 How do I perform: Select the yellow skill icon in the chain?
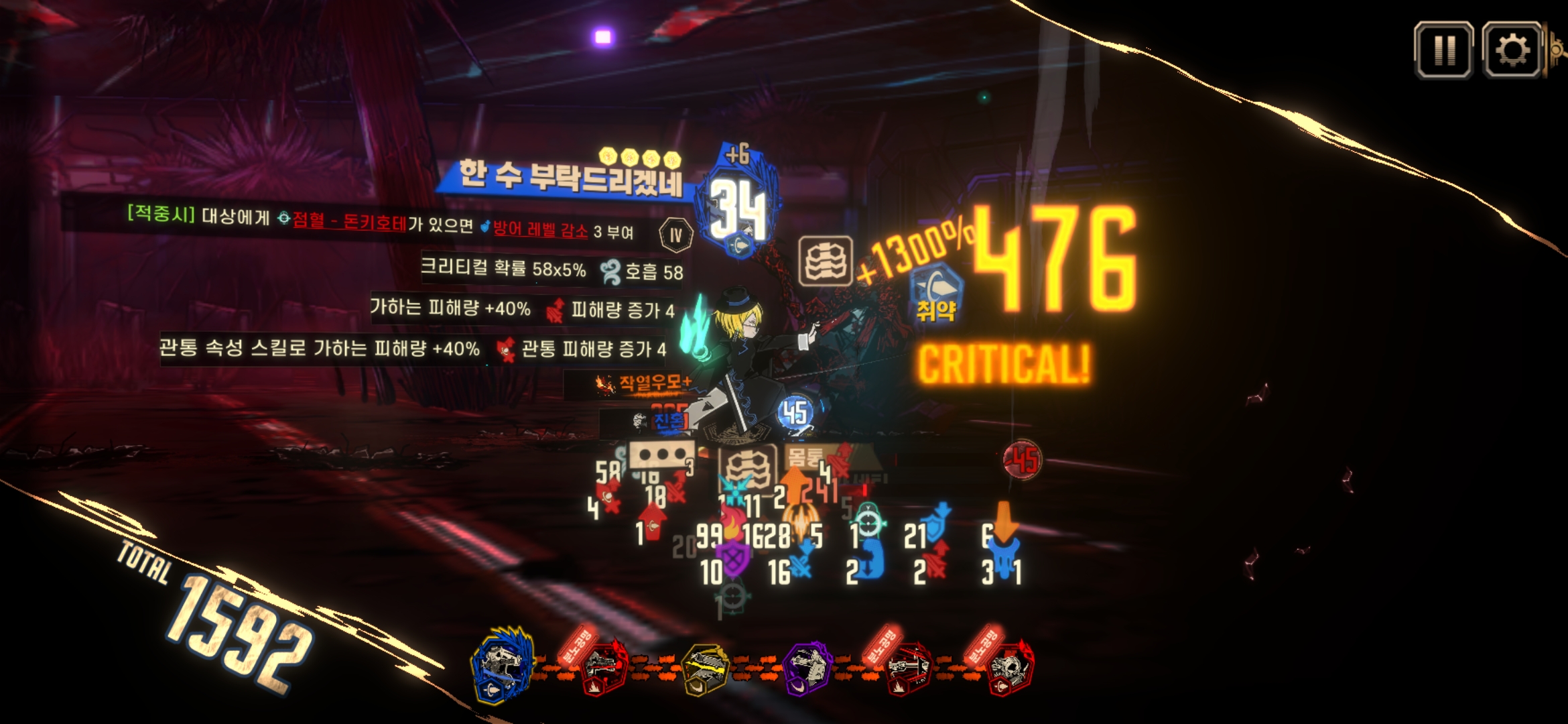pos(706,668)
